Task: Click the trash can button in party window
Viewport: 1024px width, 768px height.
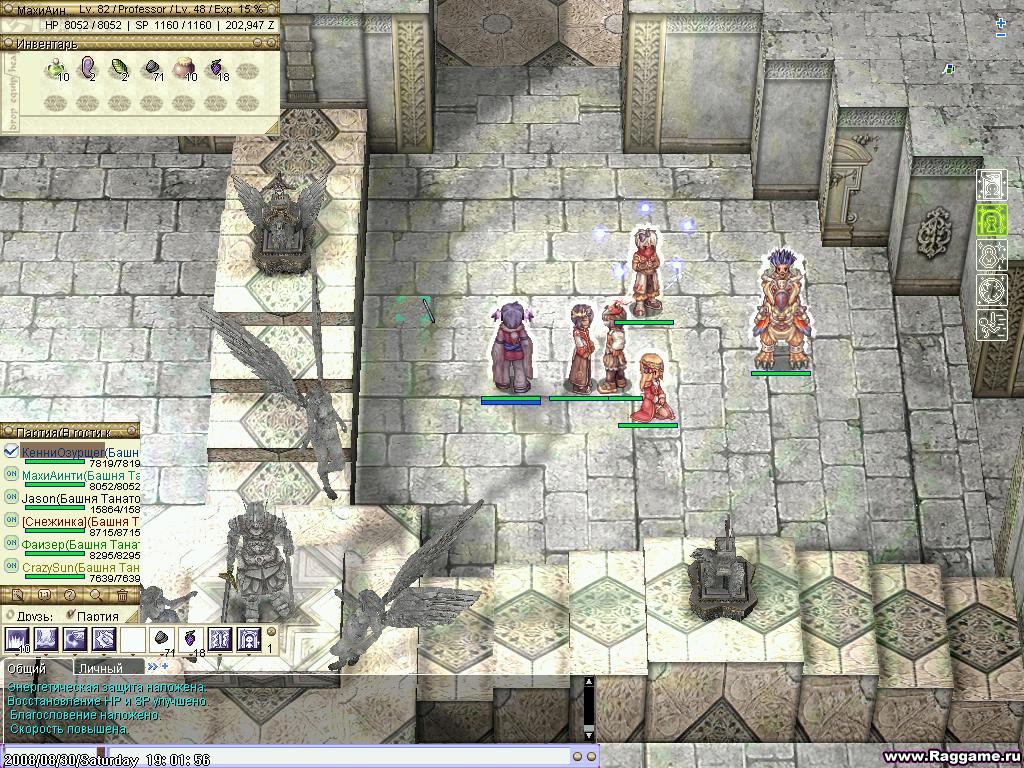Action: (122, 596)
